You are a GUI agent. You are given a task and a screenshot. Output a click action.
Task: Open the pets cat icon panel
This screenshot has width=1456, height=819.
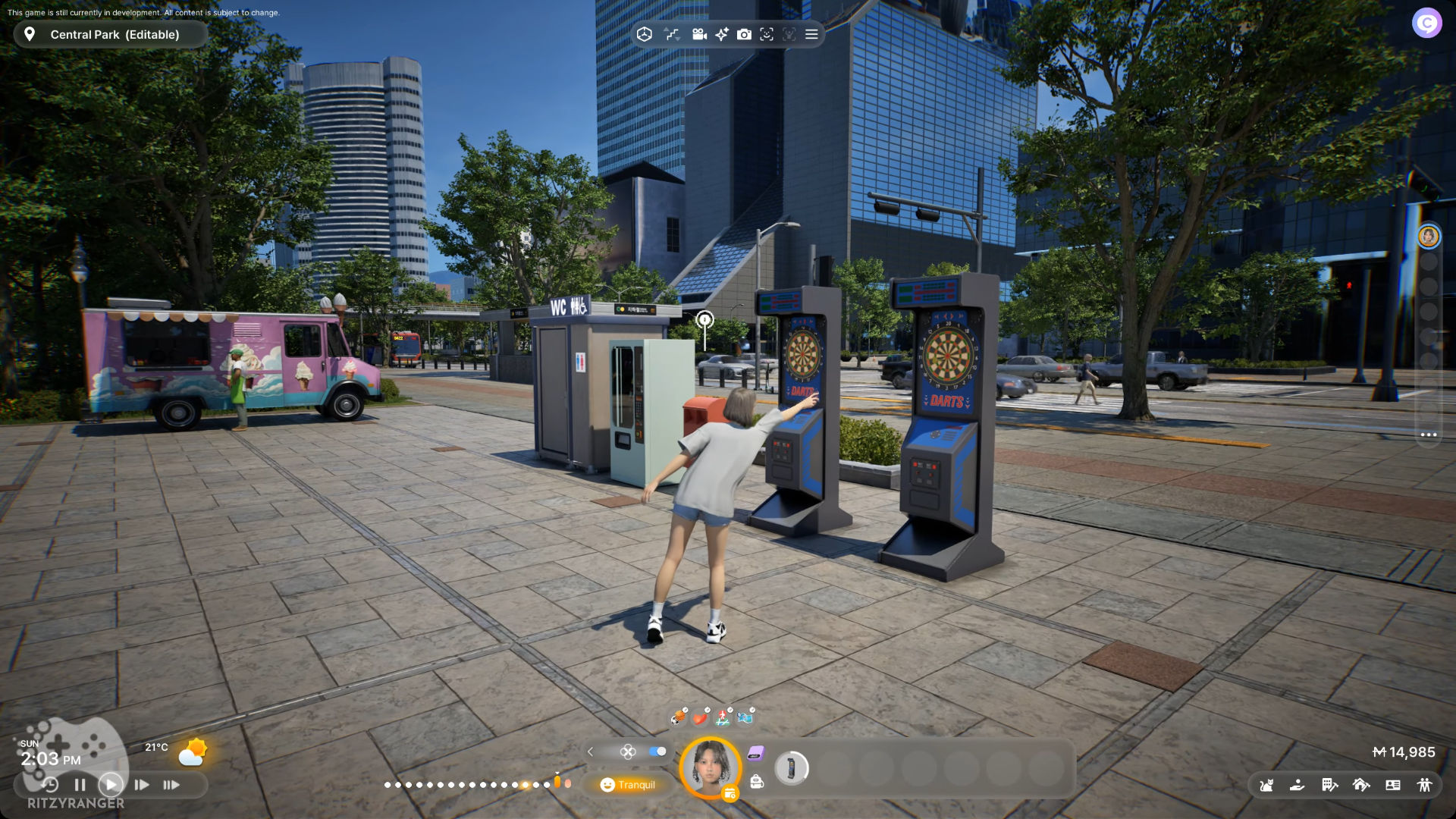[x=1266, y=785]
